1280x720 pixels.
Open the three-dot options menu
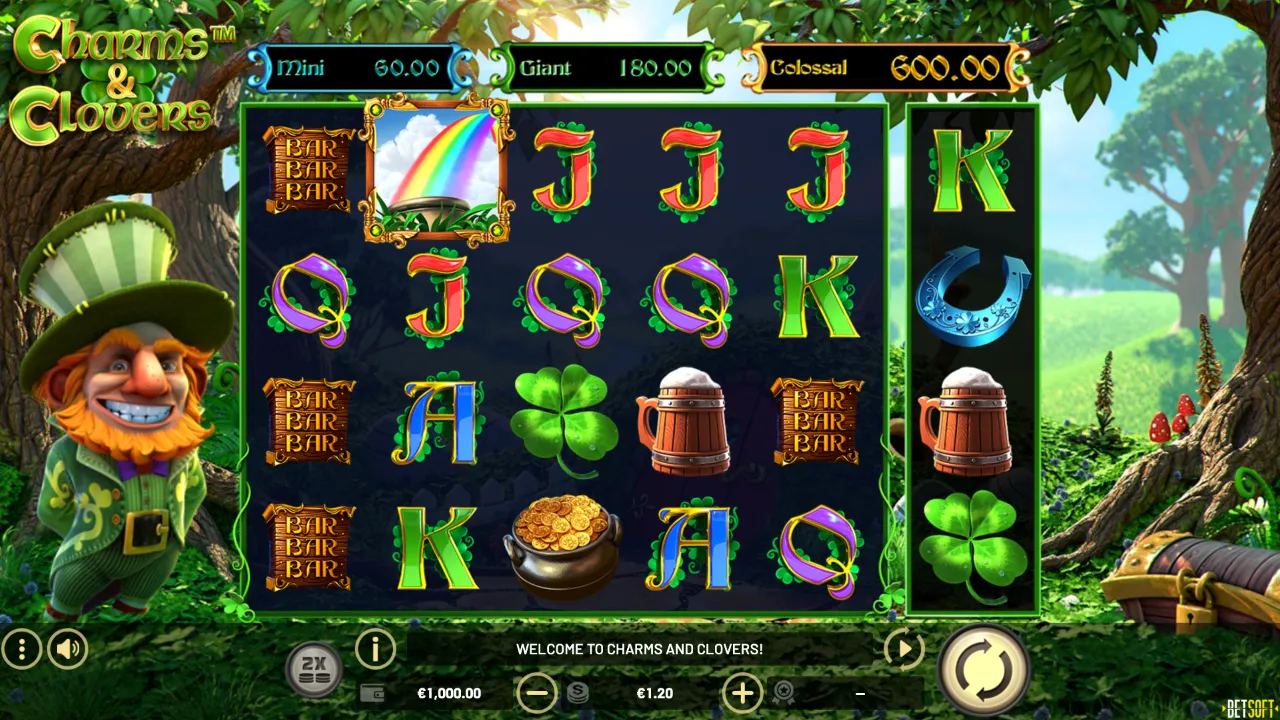point(21,650)
